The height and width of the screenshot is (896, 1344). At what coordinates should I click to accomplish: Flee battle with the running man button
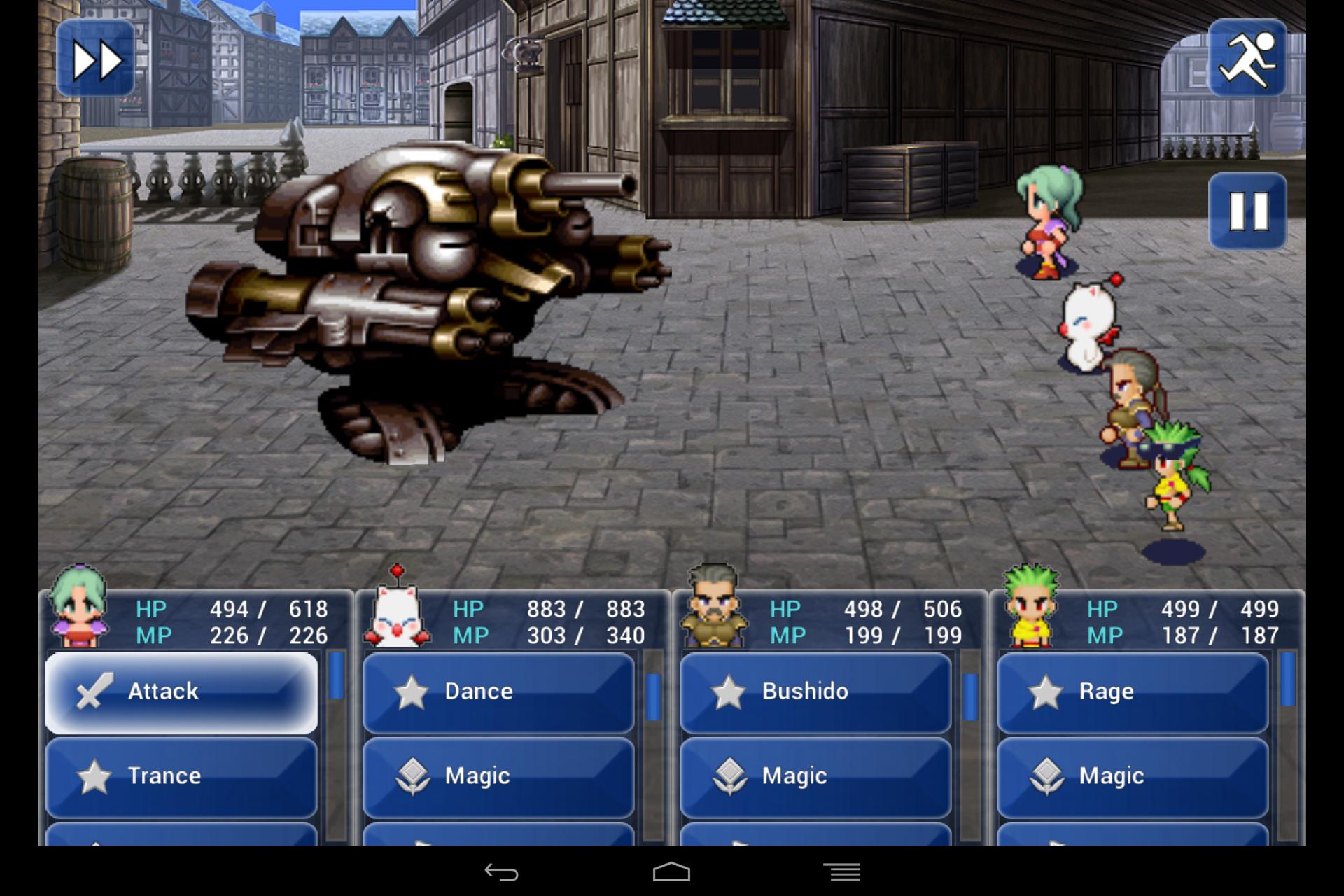(x=1247, y=59)
